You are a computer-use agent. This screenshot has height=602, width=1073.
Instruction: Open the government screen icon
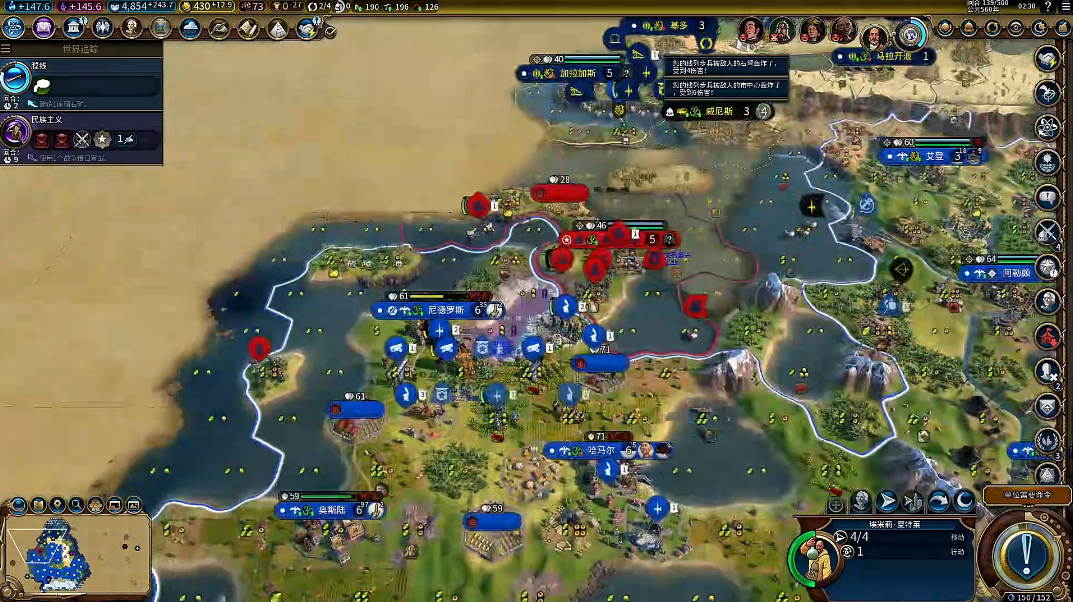[73, 28]
